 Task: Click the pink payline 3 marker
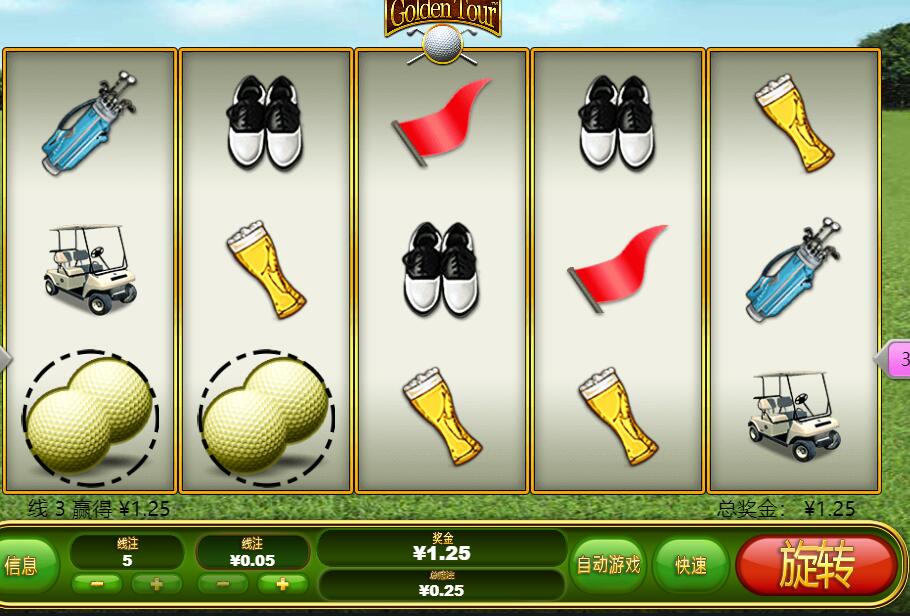click(x=898, y=358)
